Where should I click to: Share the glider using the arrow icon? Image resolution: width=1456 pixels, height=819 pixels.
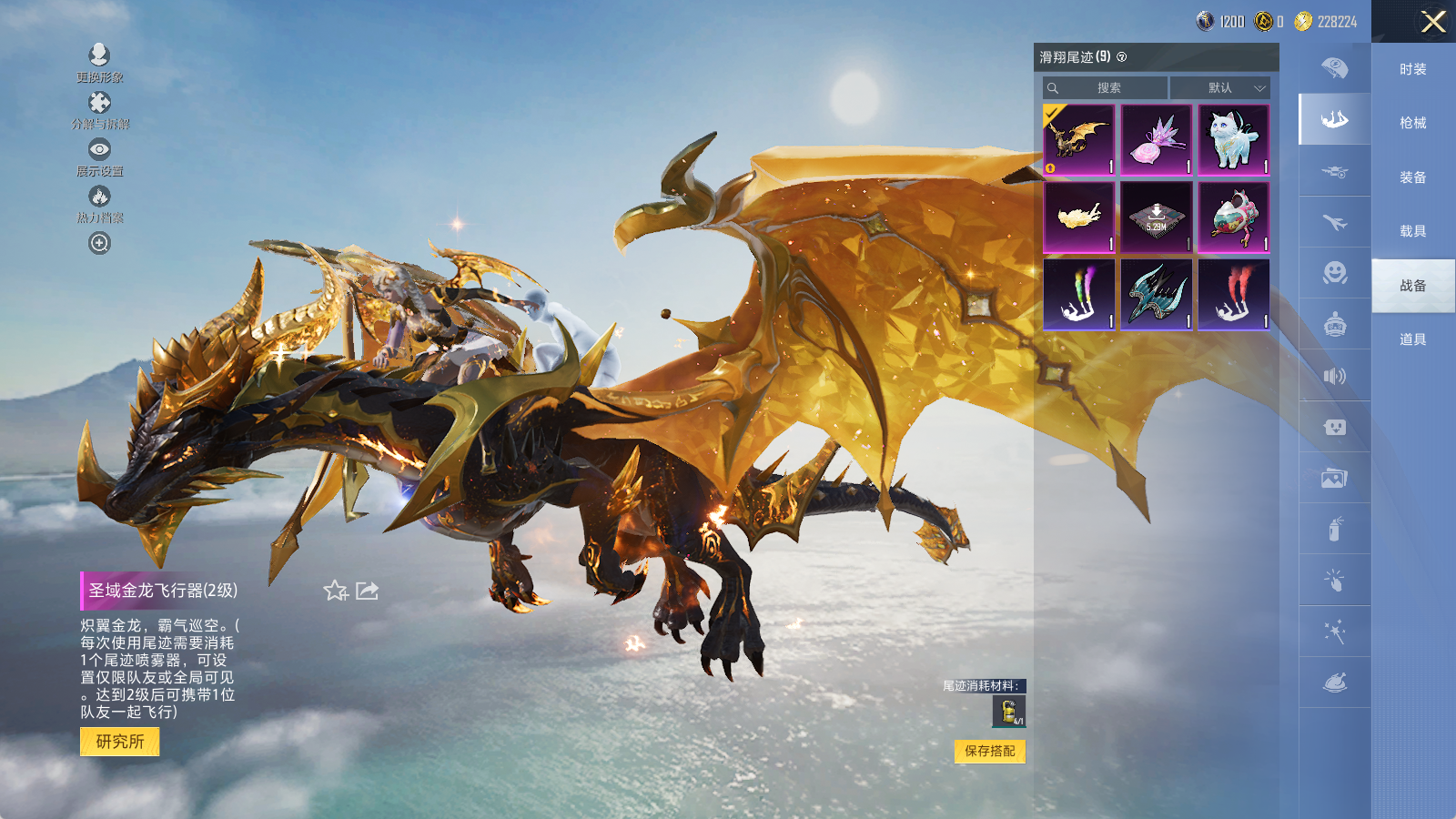point(368,591)
